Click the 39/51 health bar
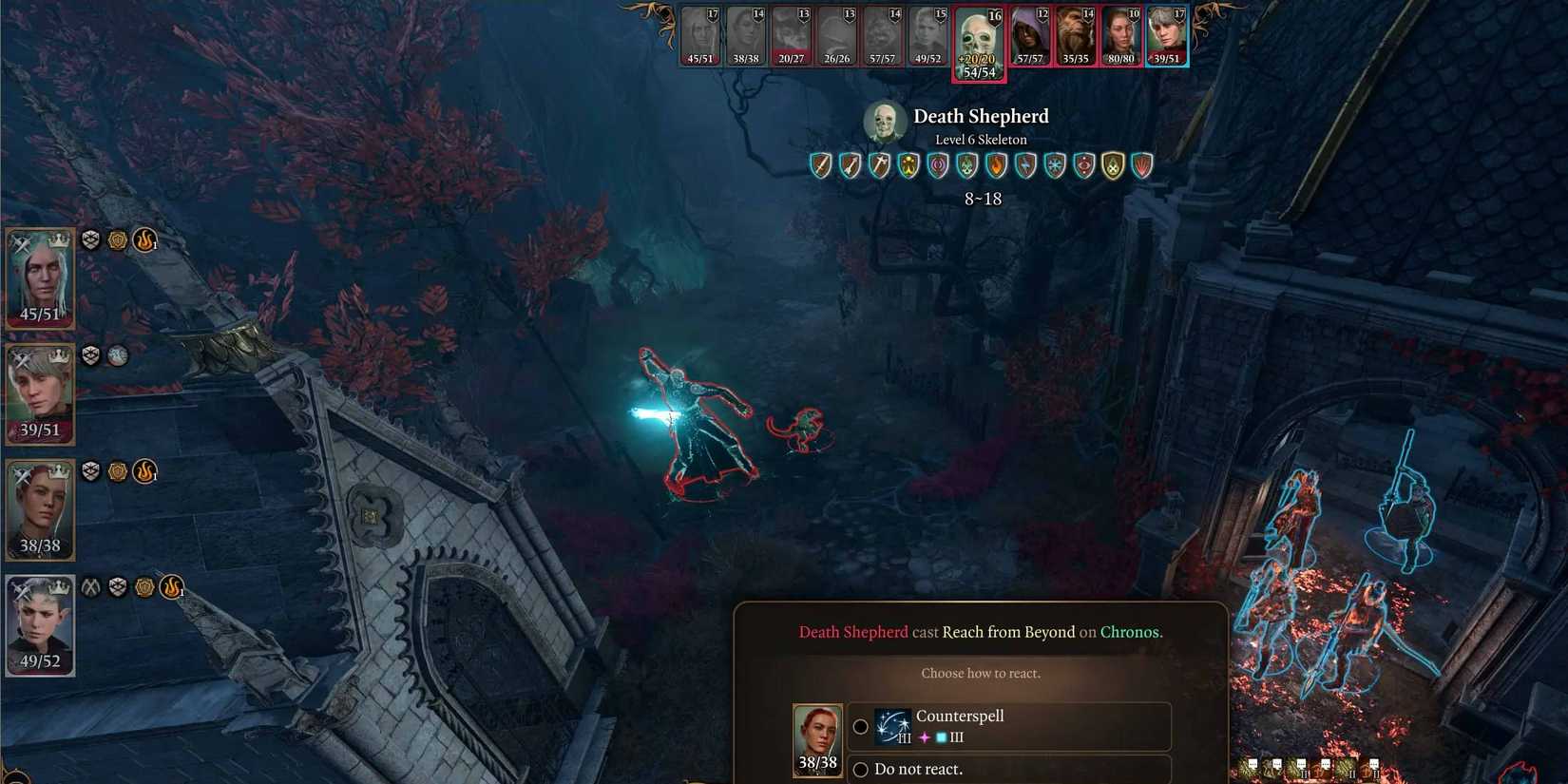The height and width of the screenshot is (784, 1568). 39,429
